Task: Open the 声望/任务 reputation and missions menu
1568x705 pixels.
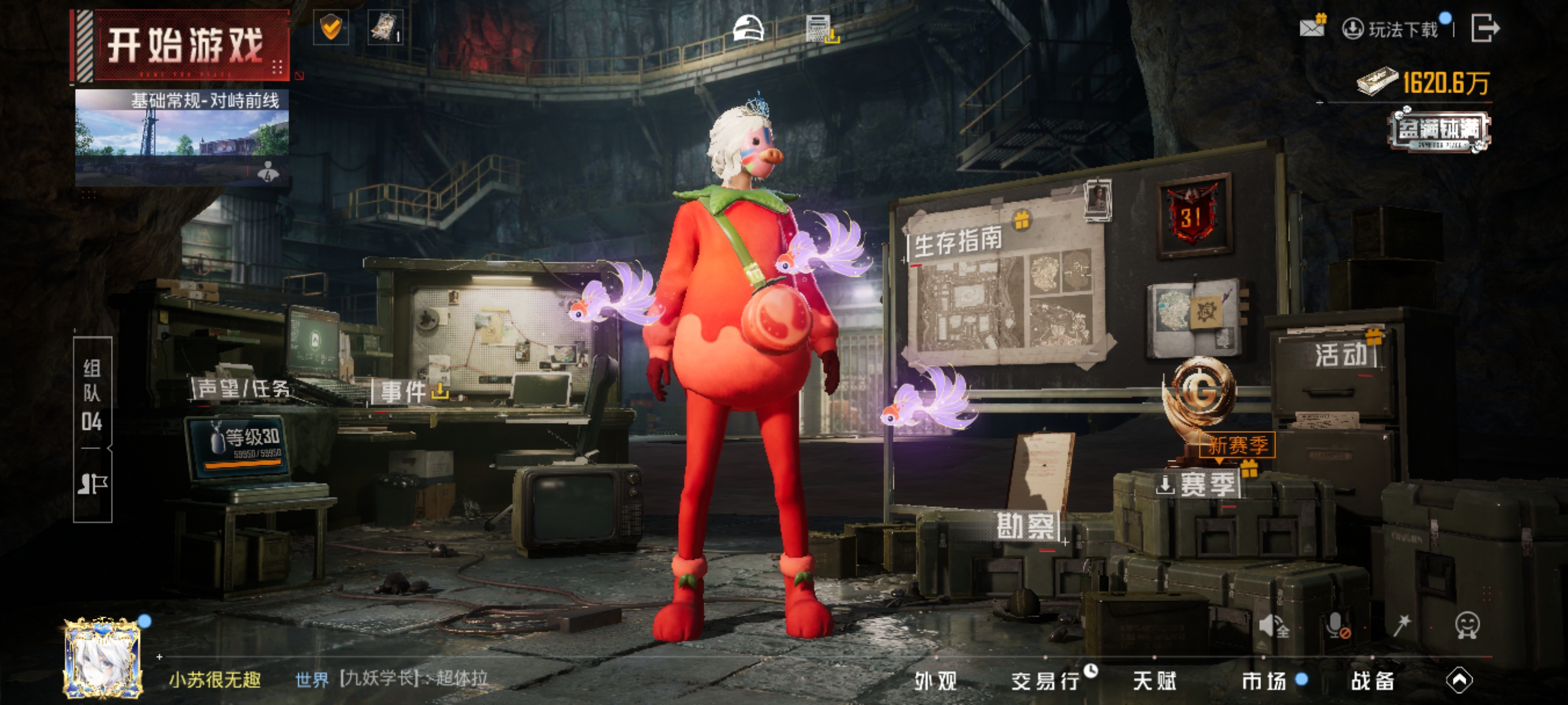Action: click(x=243, y=389)
